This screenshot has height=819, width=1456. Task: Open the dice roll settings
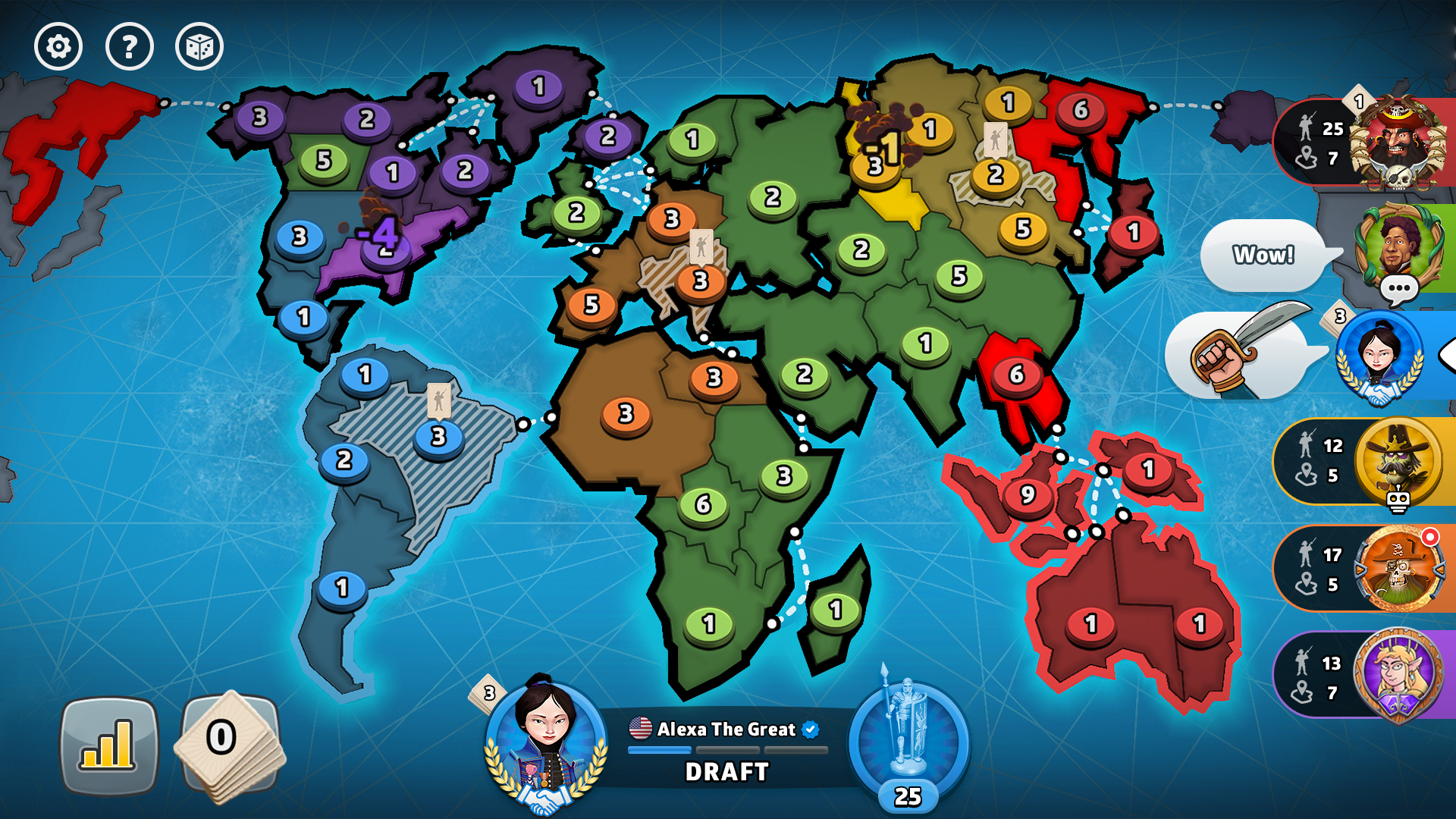(199, 47)
